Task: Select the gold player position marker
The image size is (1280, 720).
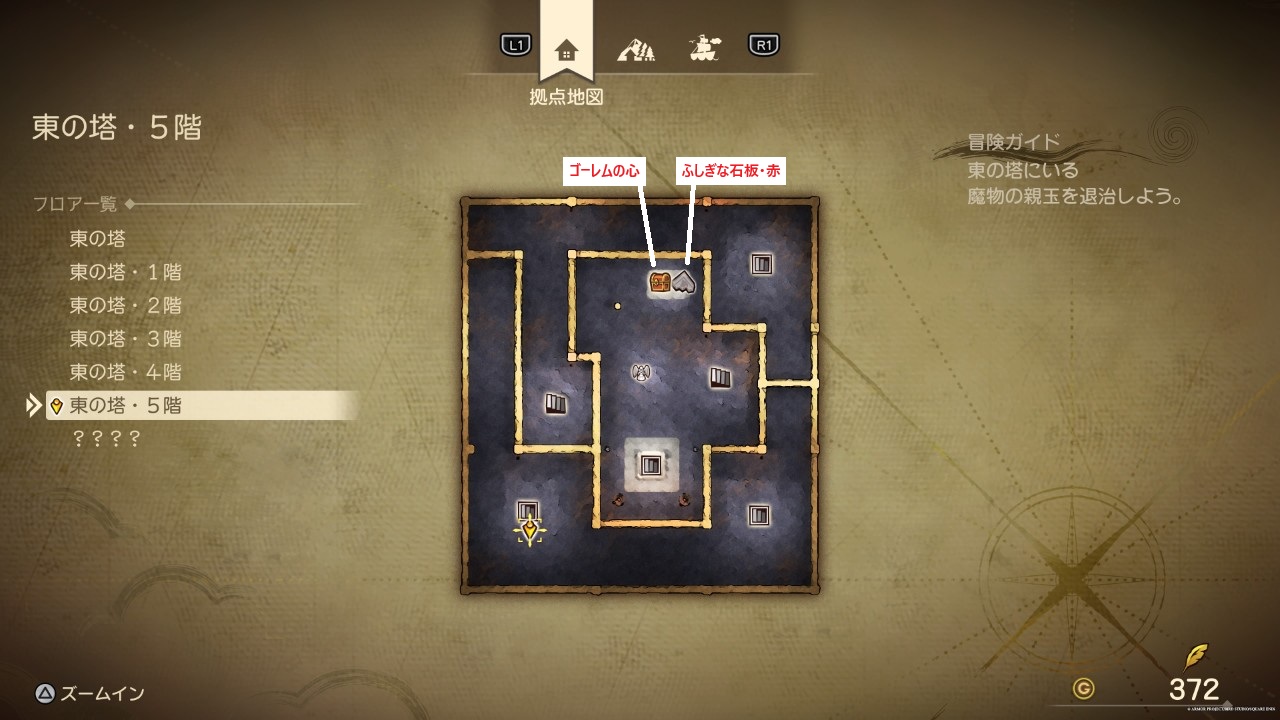Action: (529, 530)
